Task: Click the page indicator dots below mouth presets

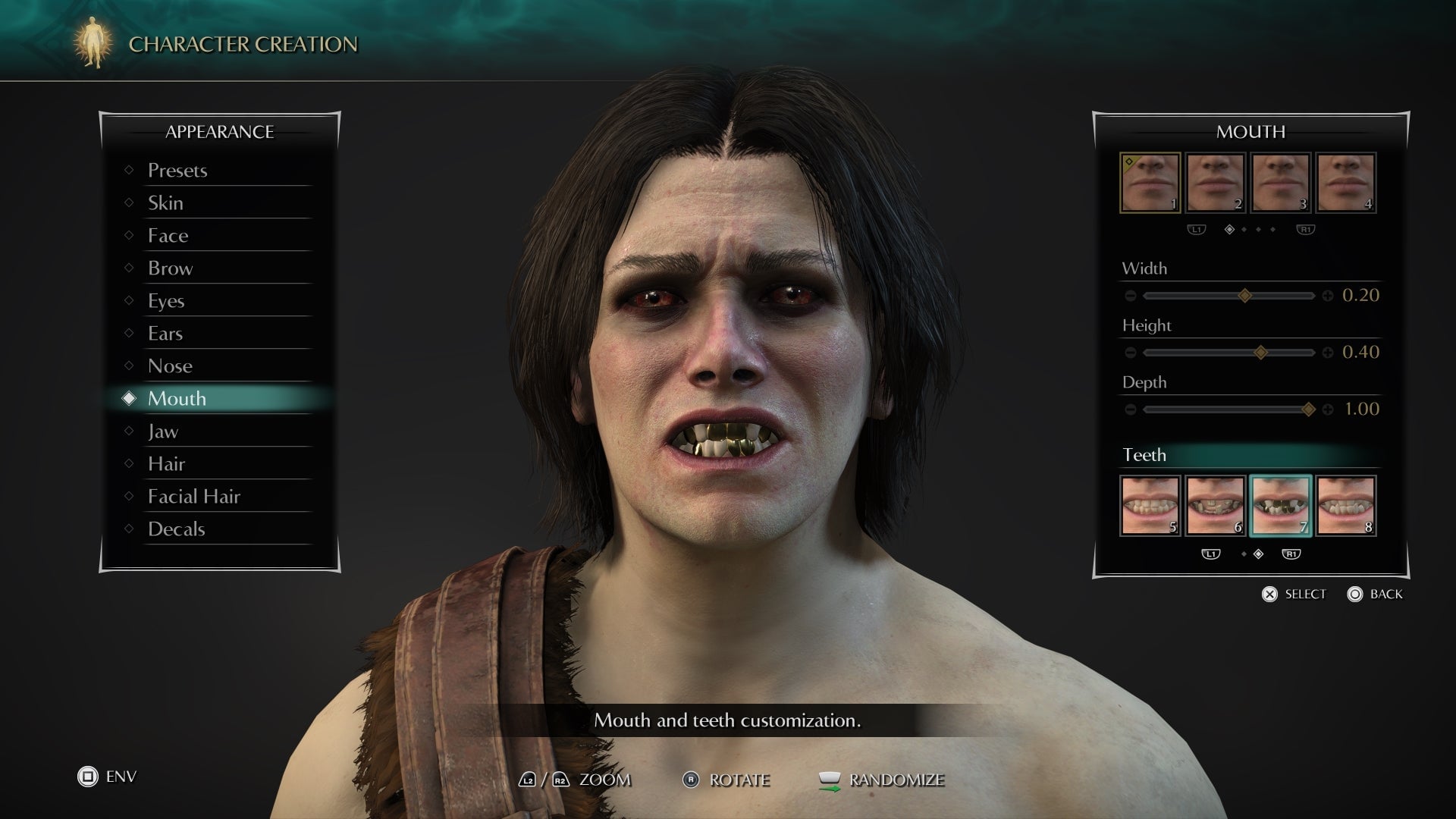Action: [x=1251, y=228]
